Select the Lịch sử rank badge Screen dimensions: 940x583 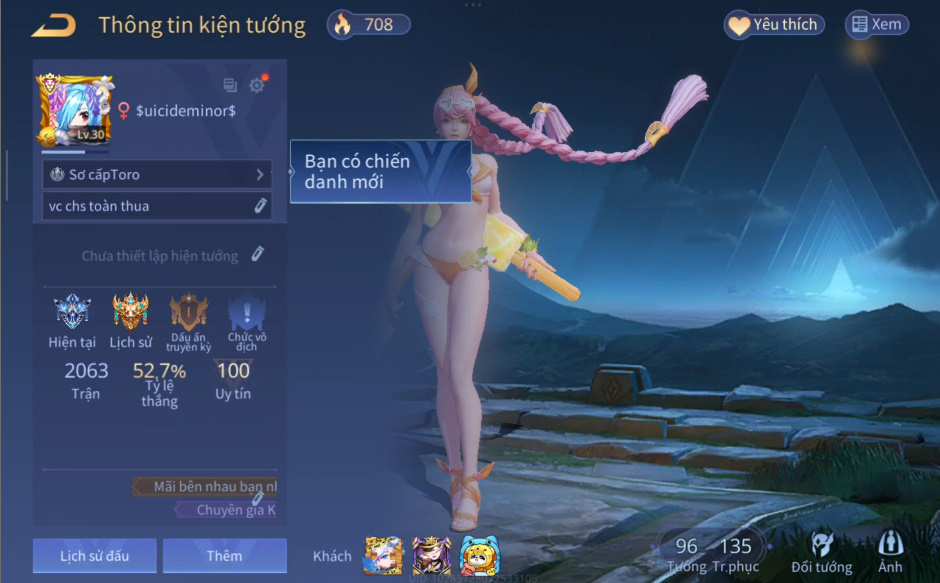click(130, 314)
